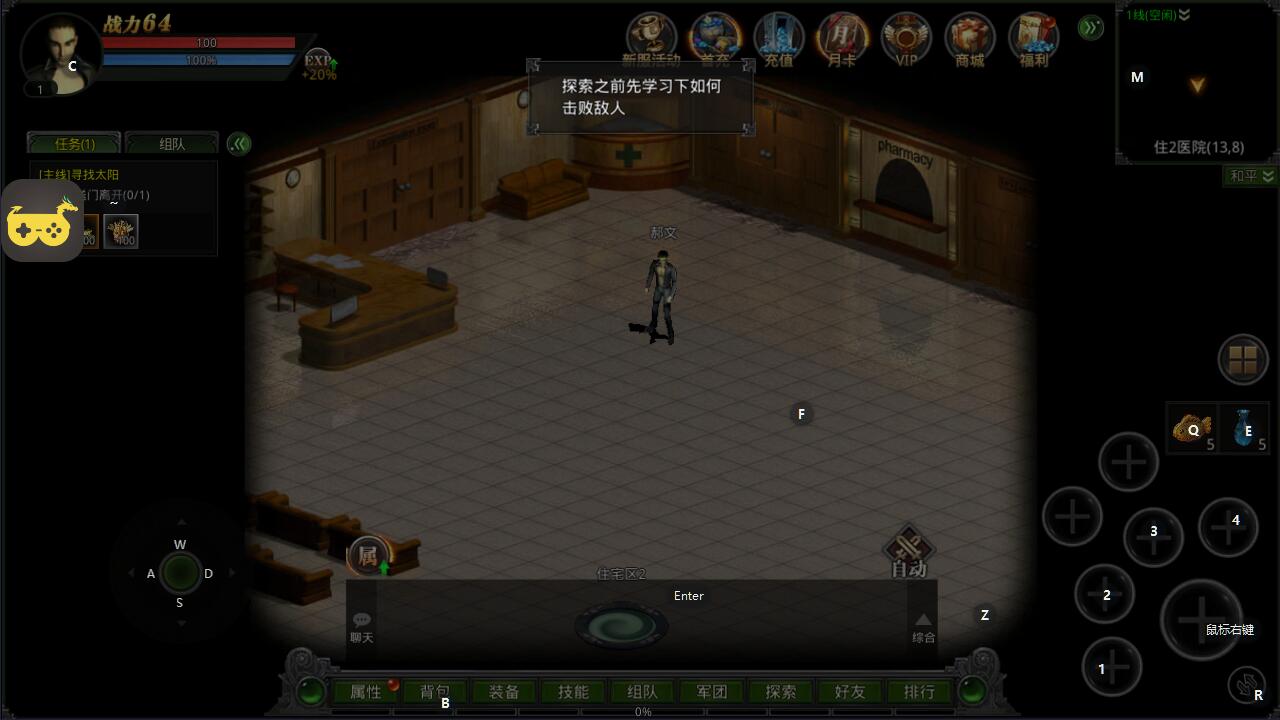Open the 技能 skills menu
The width and height of the screenshot is (1280, 720).
(x=573, y=692)
